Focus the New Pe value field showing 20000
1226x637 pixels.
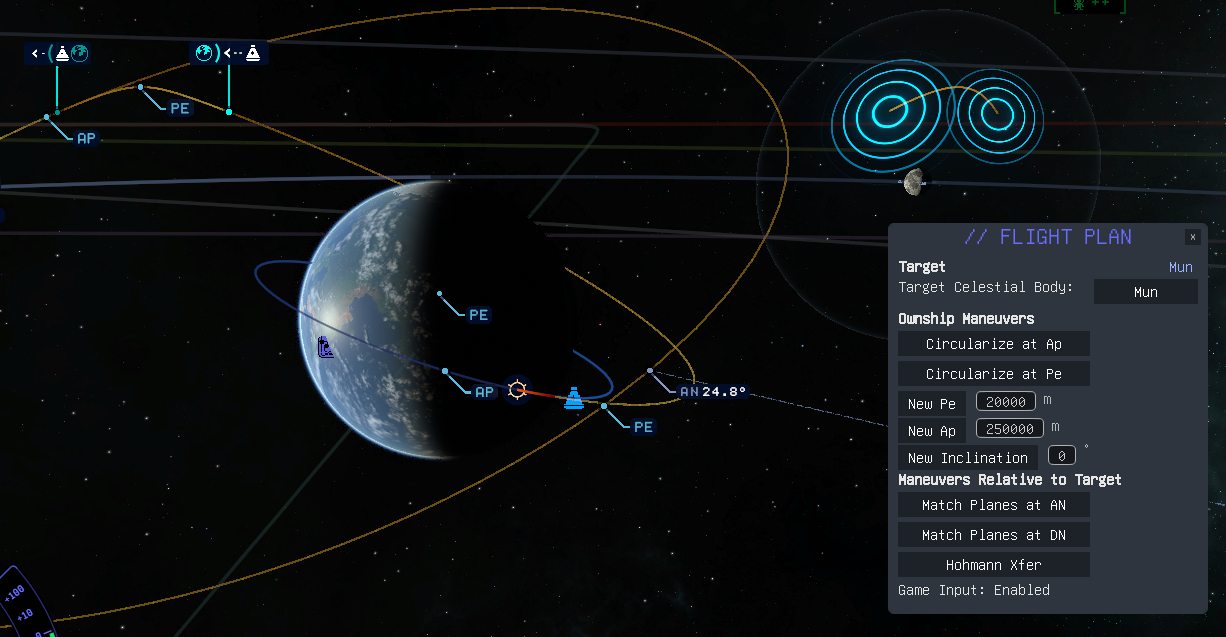click(1005, 401)
